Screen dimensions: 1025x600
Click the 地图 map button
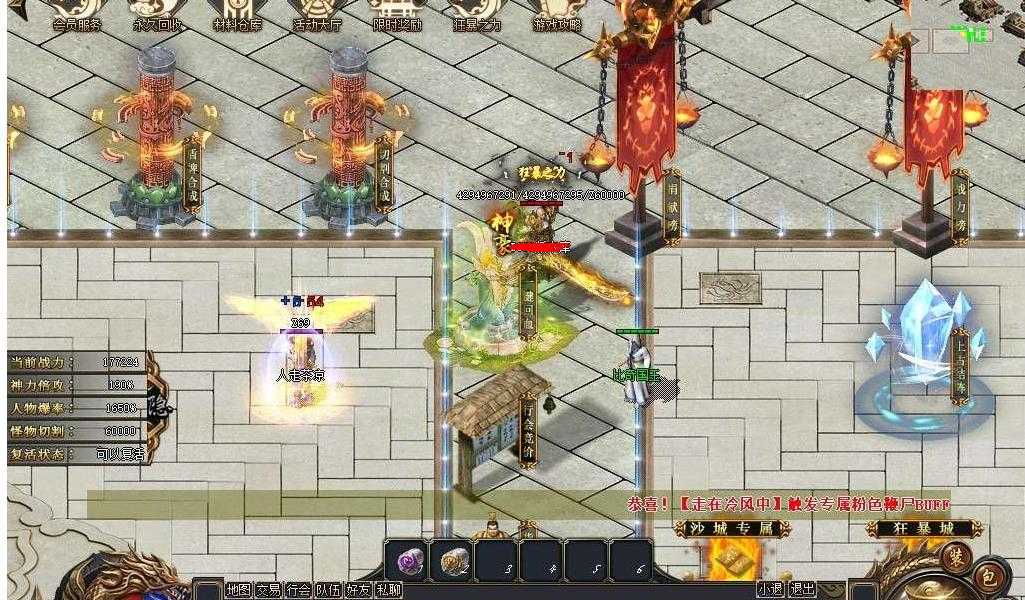click(x=238, y=590)
